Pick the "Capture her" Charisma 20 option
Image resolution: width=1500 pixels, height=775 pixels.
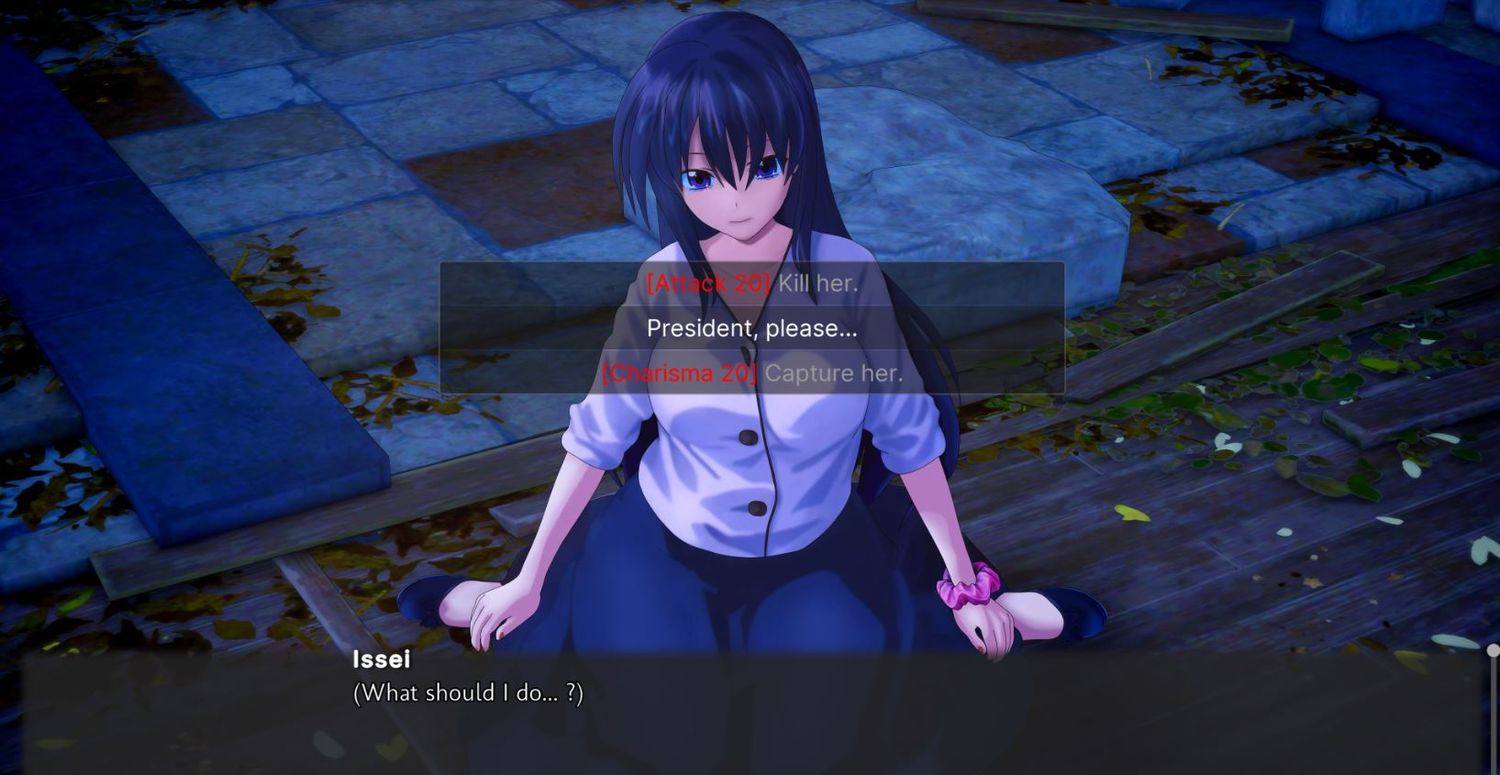pos(752,374)
